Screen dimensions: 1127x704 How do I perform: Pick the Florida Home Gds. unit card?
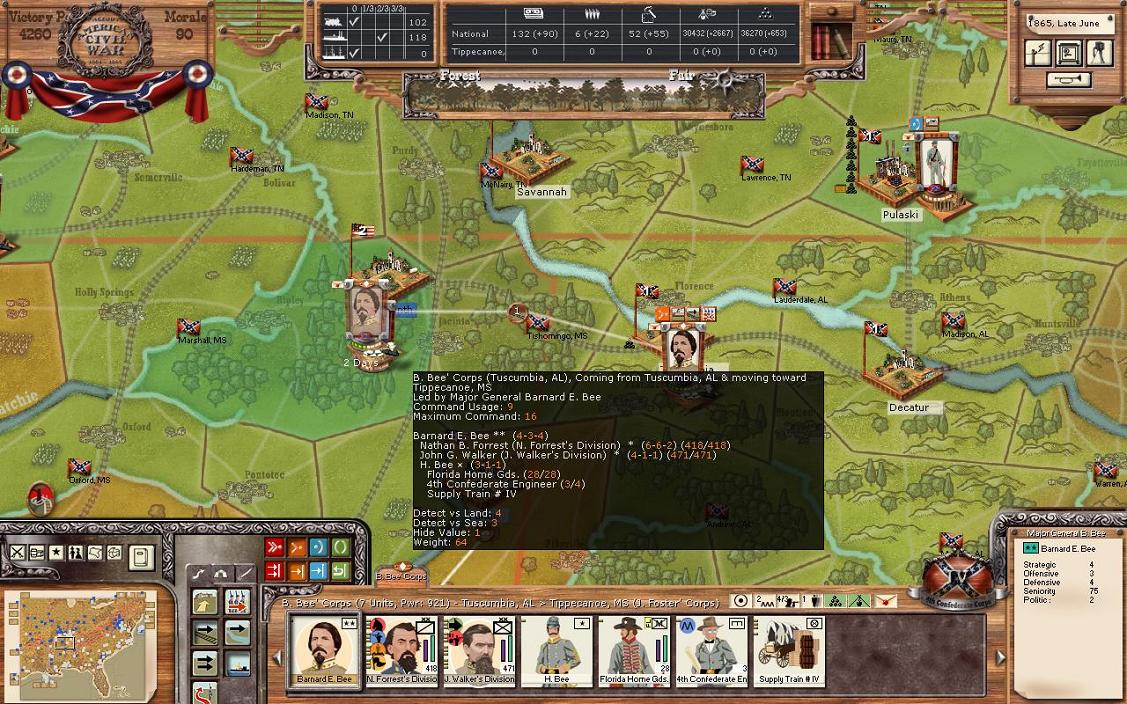pos(633,651)
